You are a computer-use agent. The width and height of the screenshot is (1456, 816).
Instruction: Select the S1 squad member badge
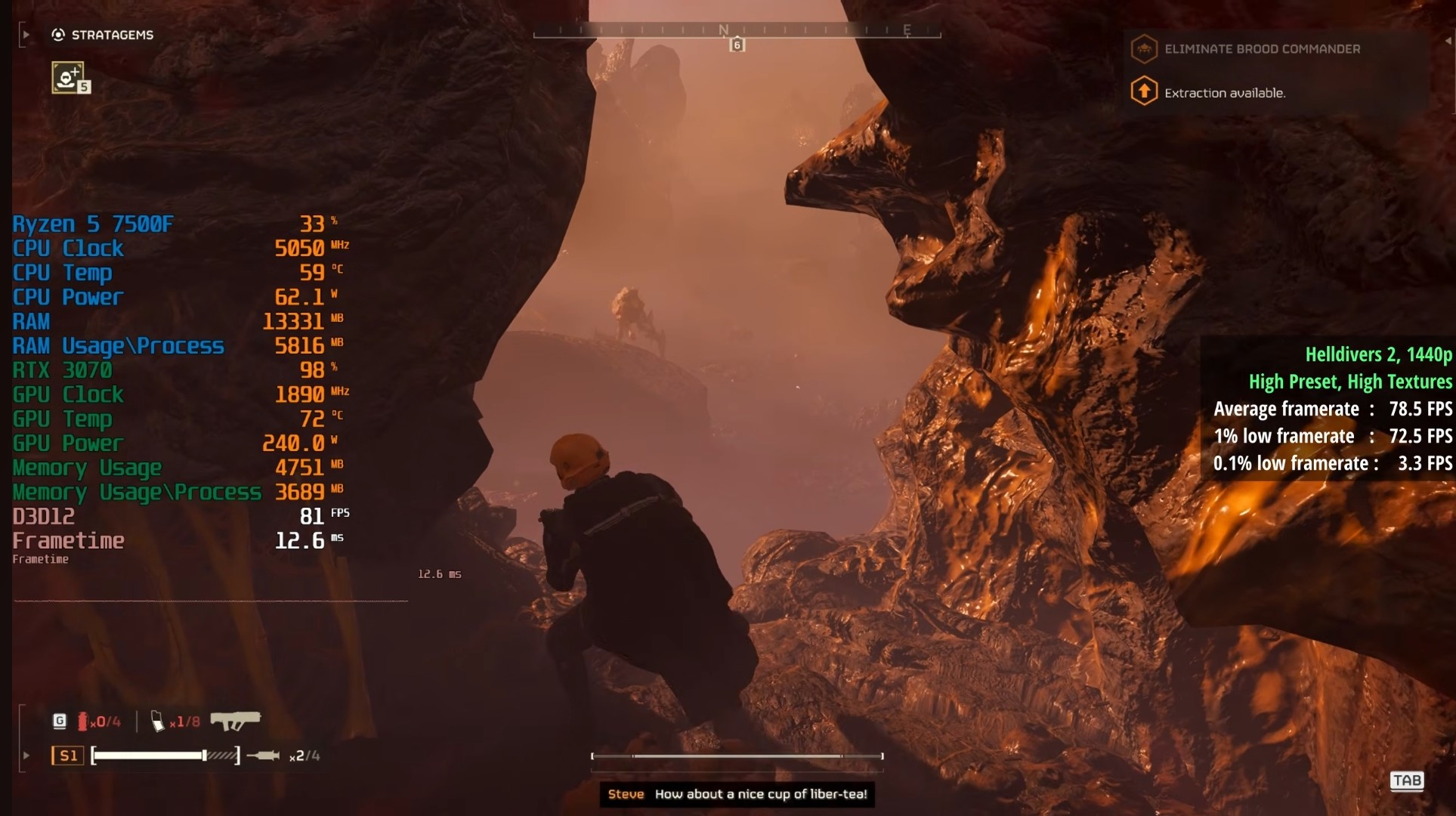[x=67, y=756]
